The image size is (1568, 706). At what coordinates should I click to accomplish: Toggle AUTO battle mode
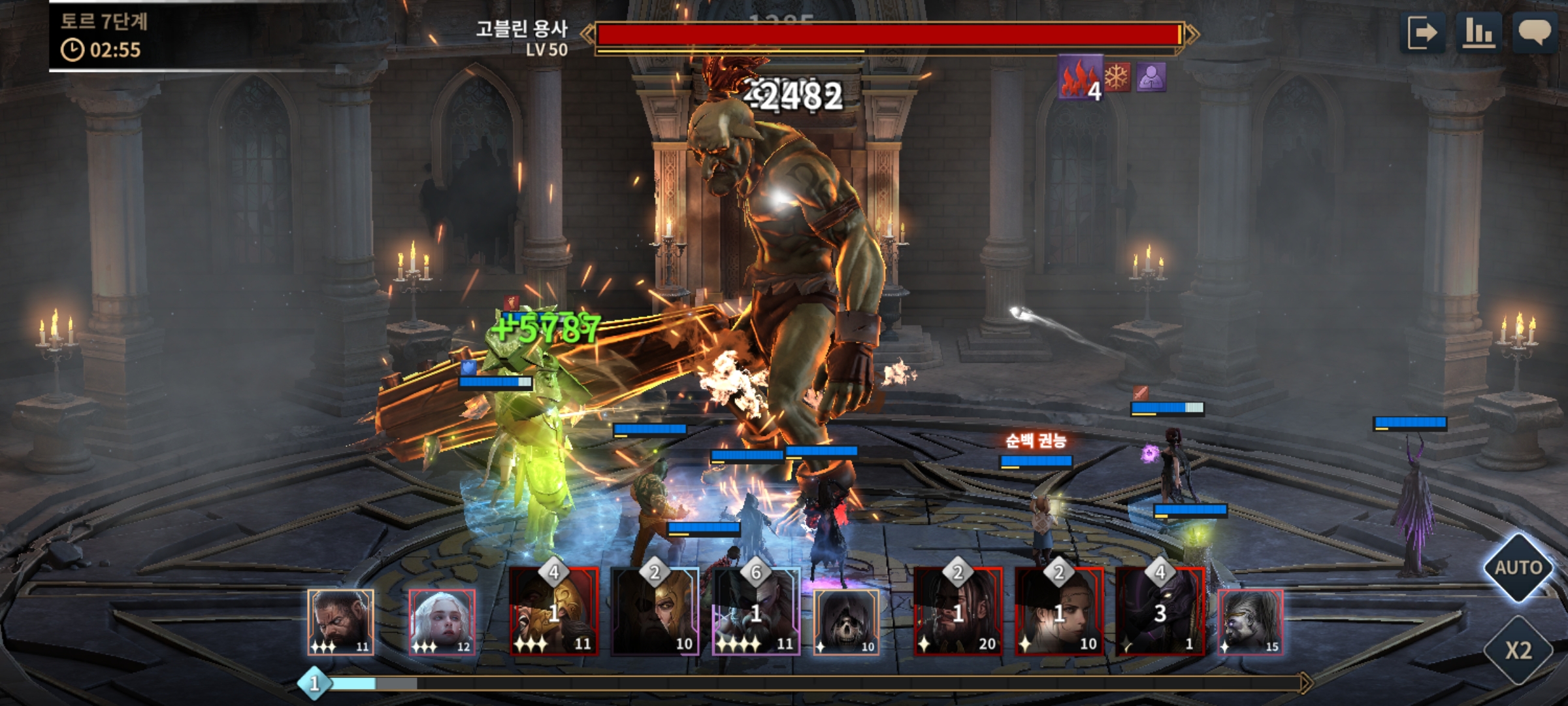coord(1518,567)
